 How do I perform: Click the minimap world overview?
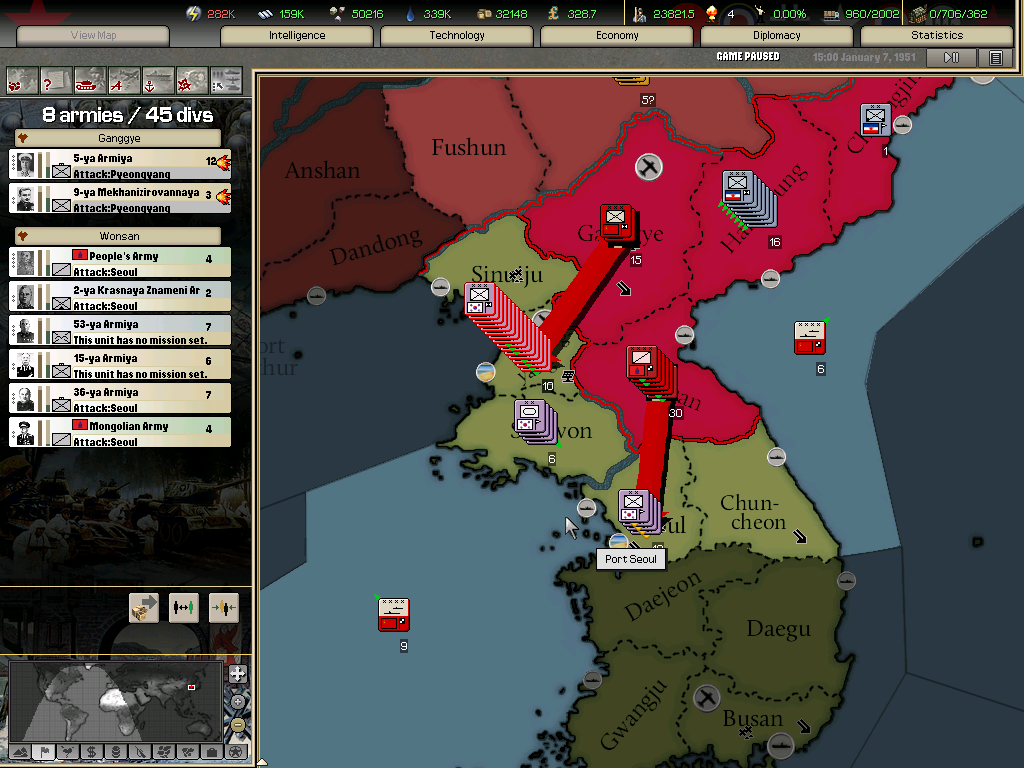115,700
